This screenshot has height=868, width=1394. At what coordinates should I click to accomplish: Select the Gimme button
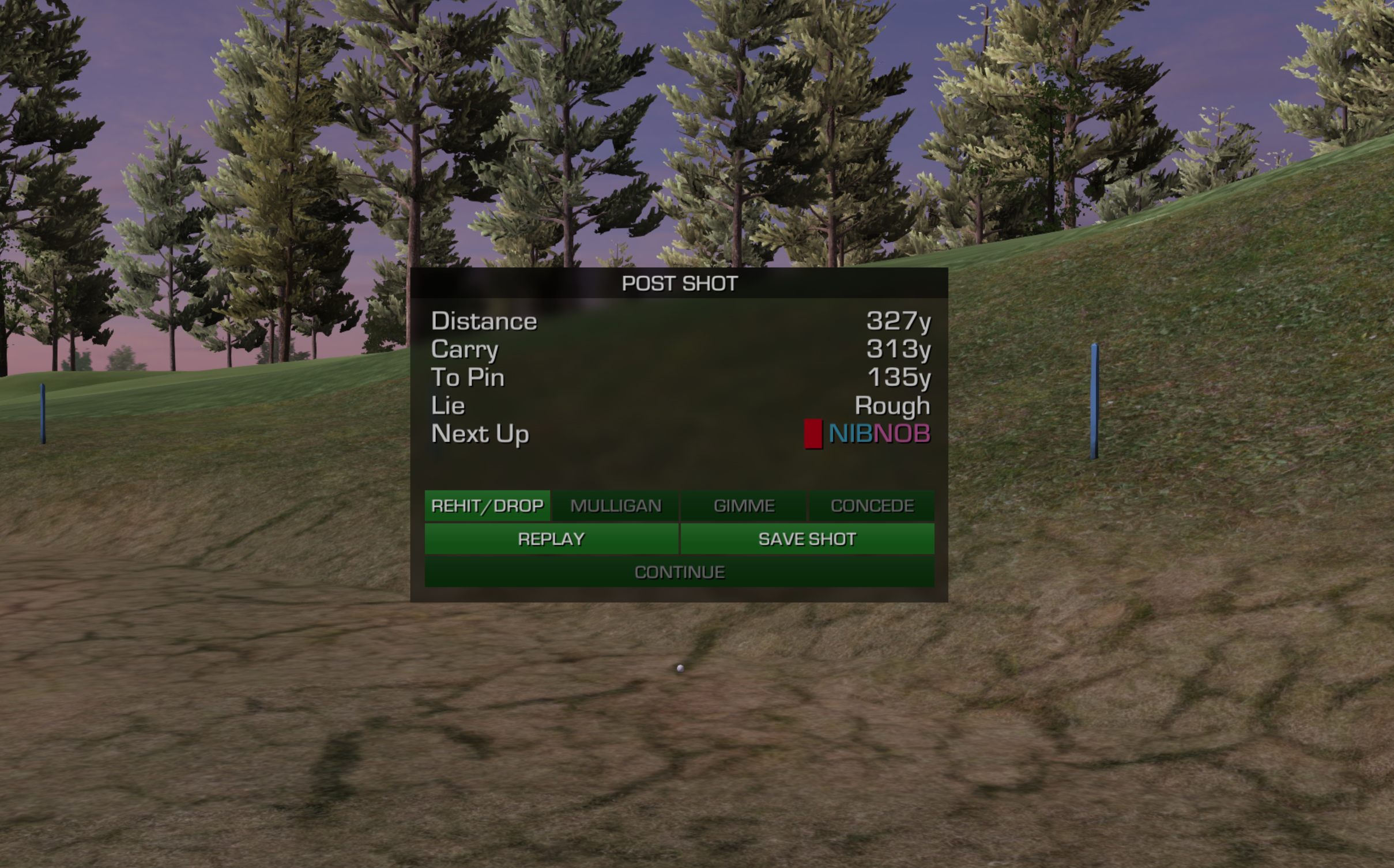point(744,505)
